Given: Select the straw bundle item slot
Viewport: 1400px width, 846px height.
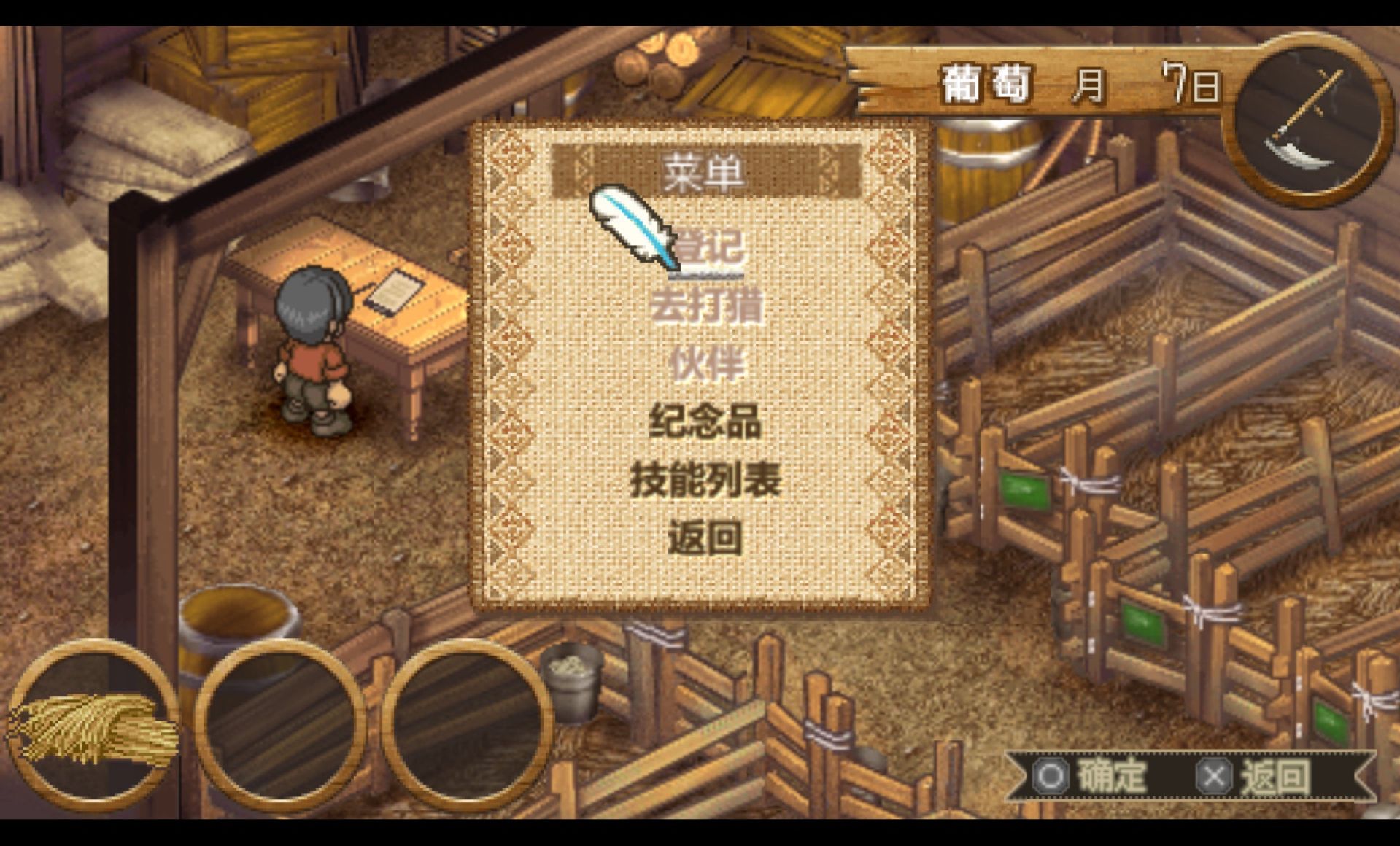Looking at the screenshot, I should point(91,726).
